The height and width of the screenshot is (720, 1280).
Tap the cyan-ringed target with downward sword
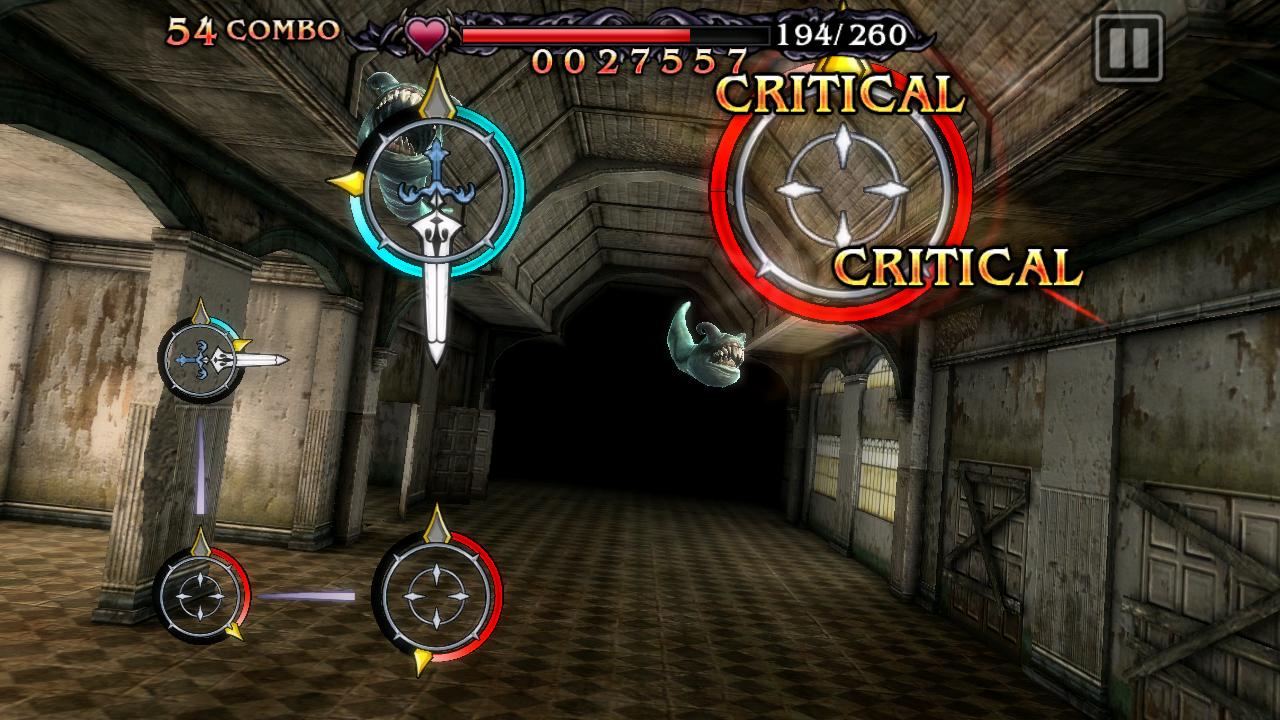437,188
